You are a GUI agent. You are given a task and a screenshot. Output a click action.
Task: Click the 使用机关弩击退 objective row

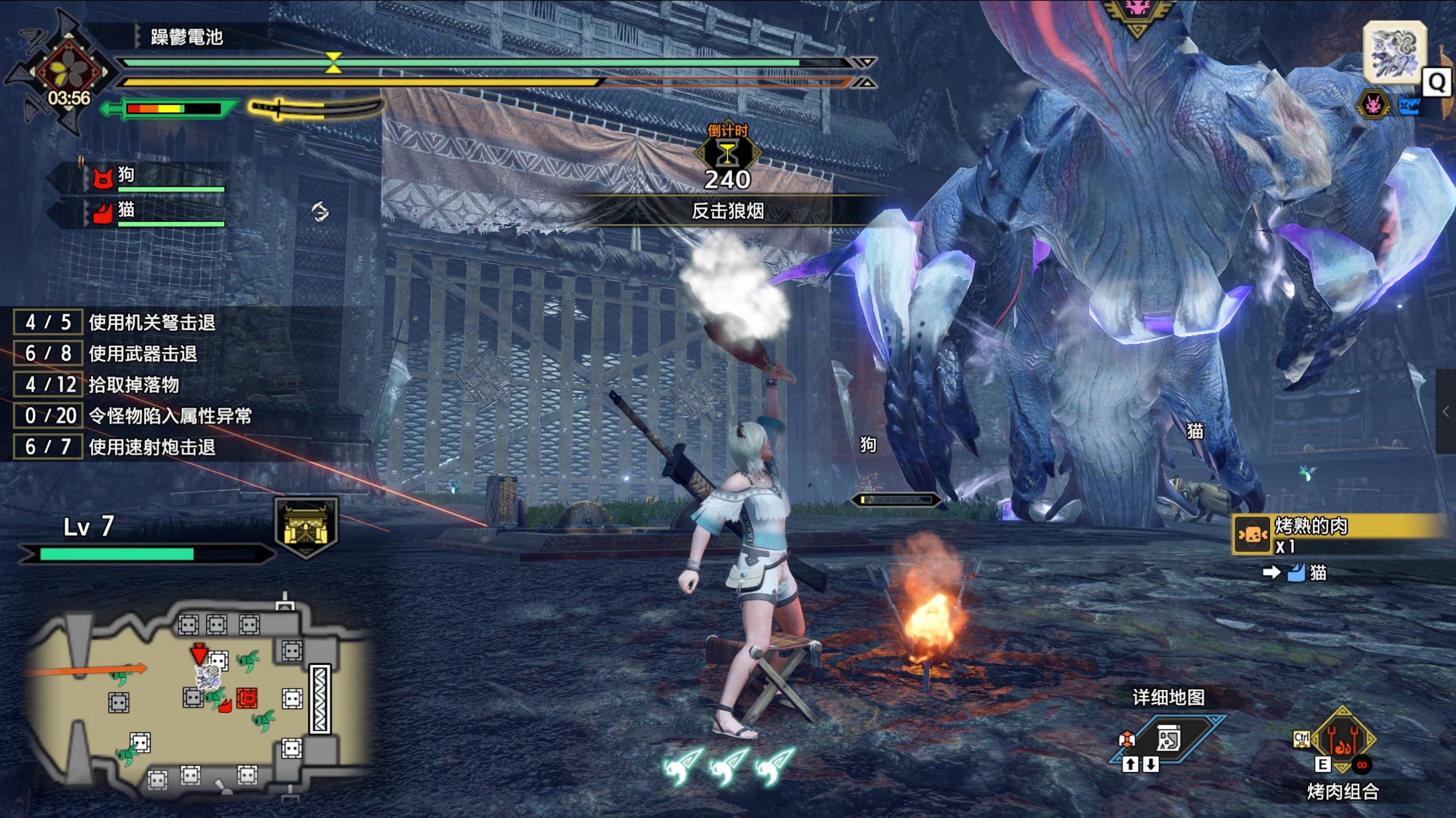click(151, 323)
